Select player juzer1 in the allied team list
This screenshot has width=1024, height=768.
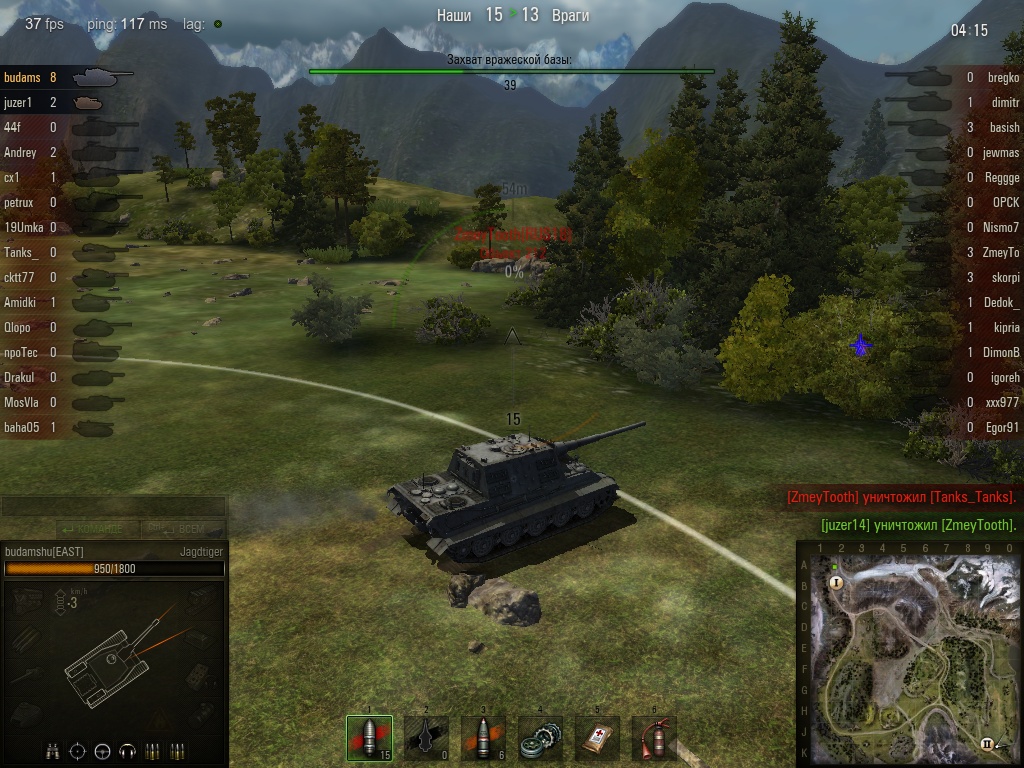point(19,102)
